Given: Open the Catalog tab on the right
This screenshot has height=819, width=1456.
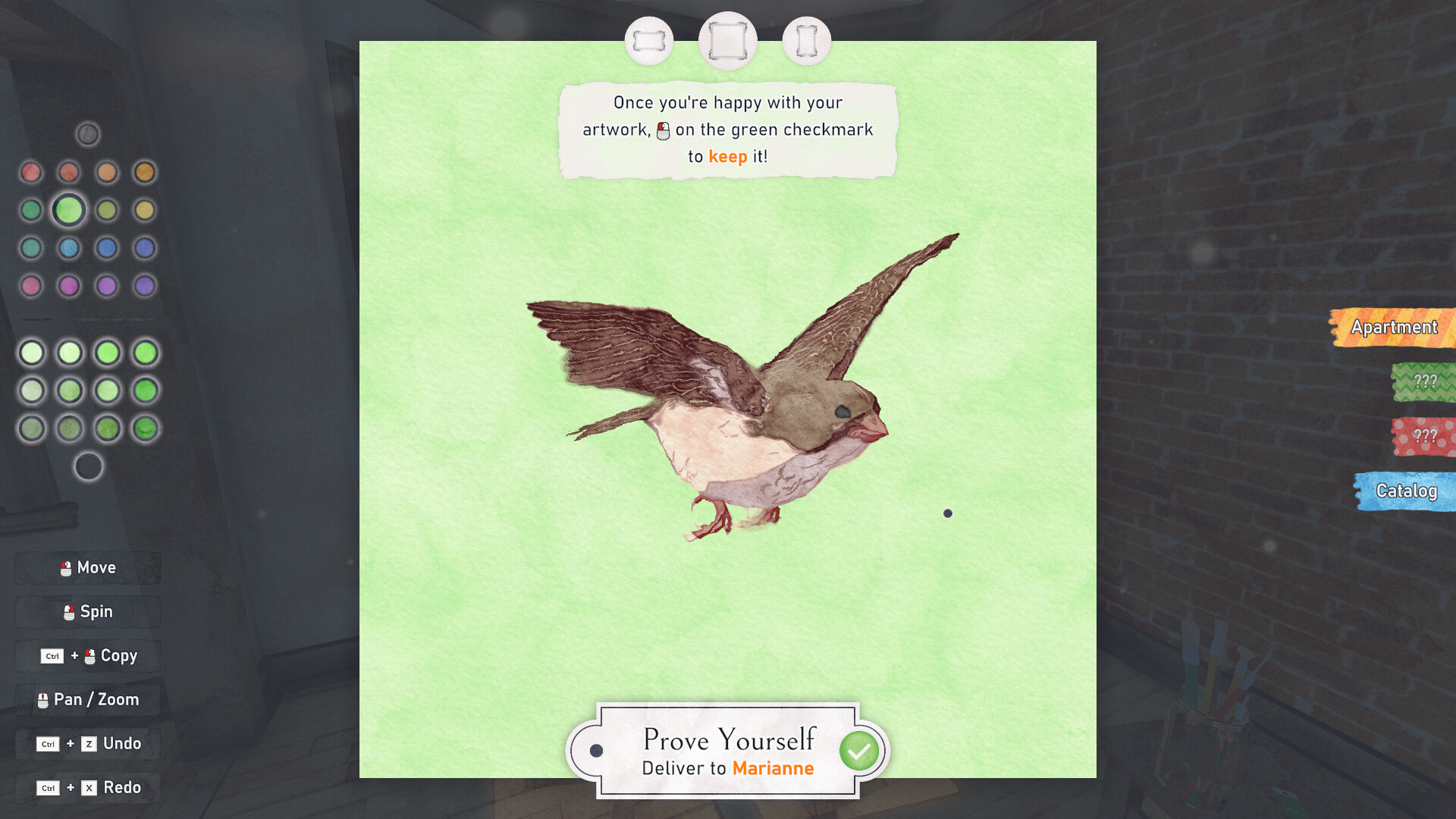Looking at the screenshot, I should [1407, 491].
